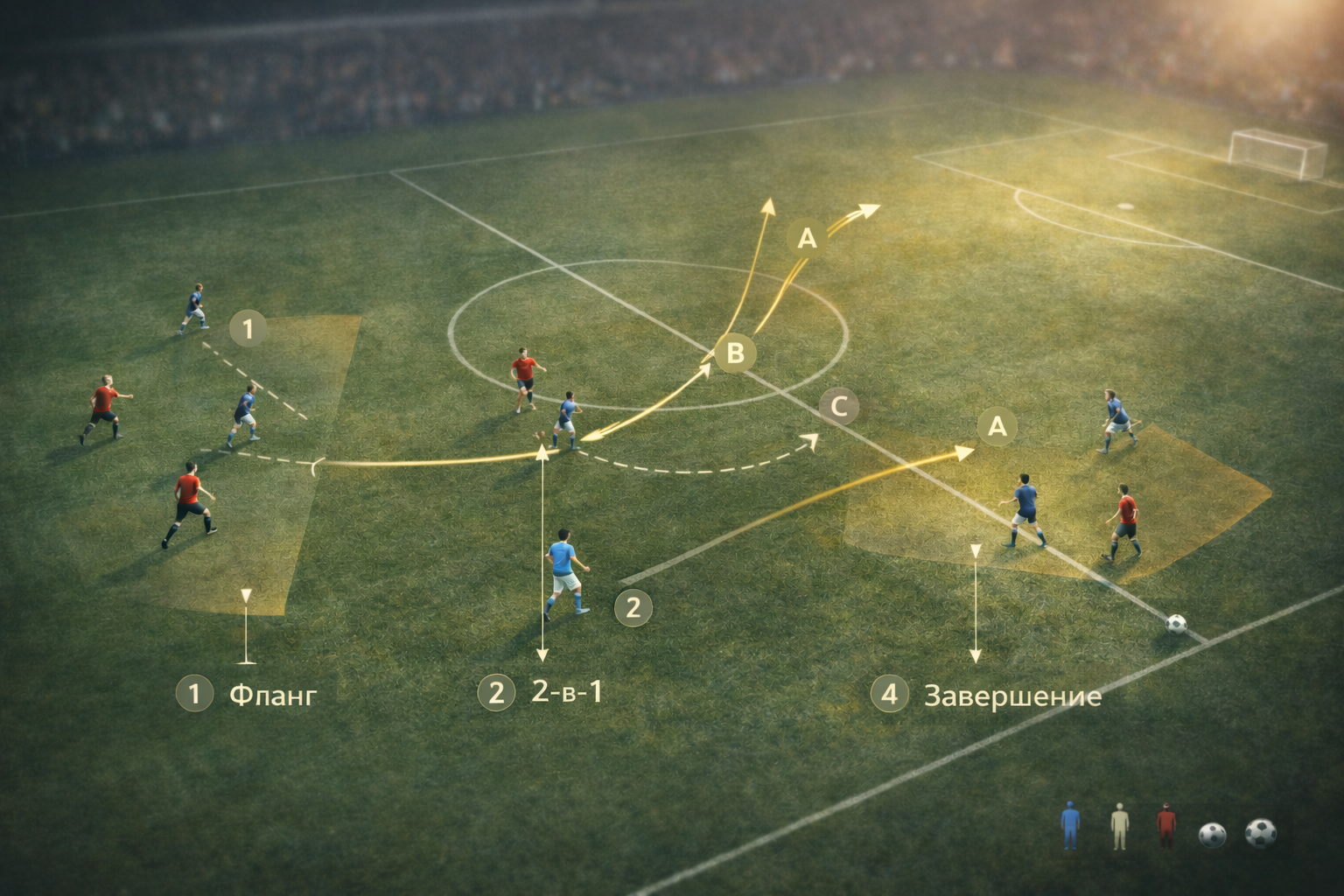
Task: Pick the blue player legend icon
Action: [1070, 827]
